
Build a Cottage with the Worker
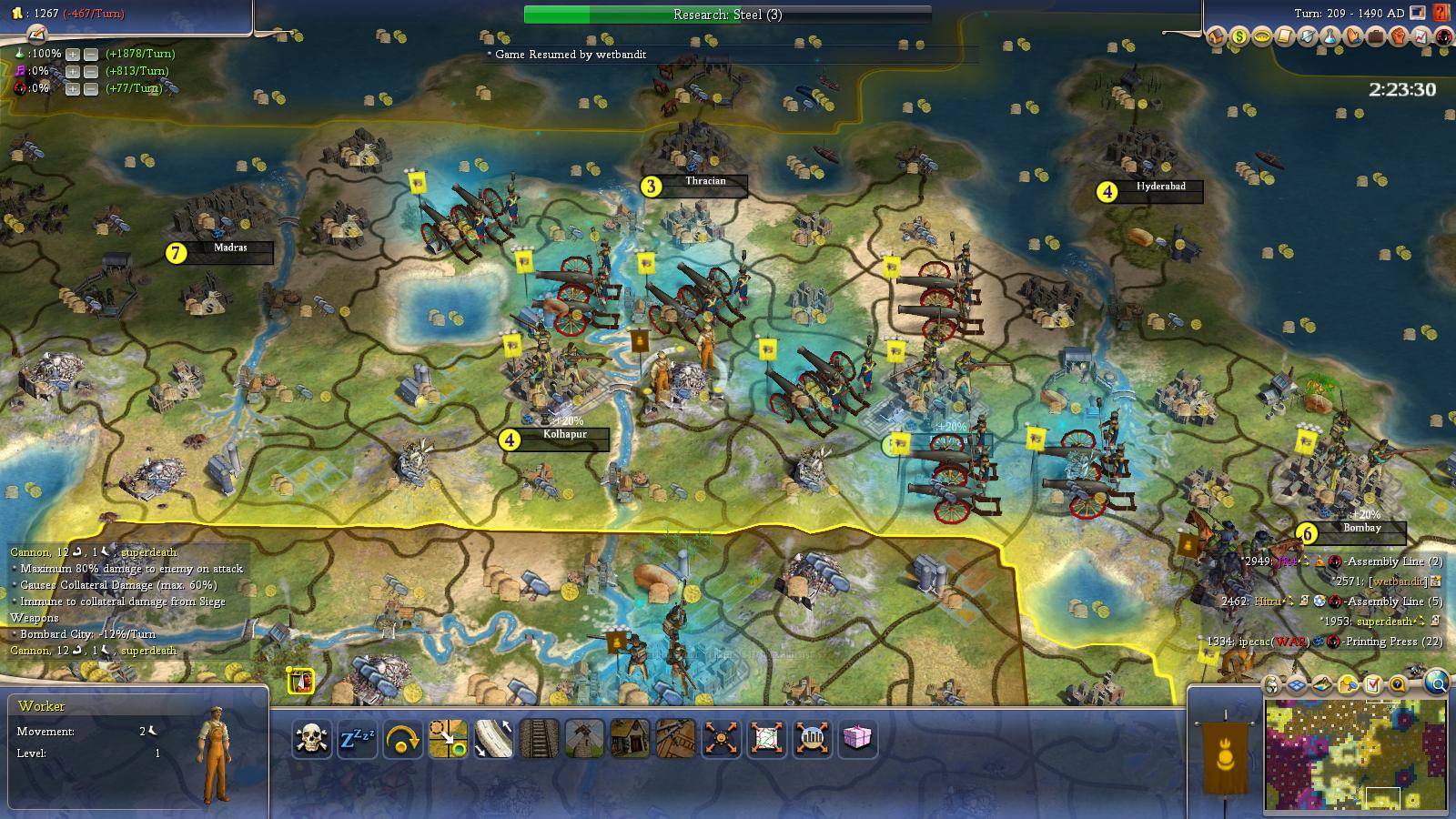(627, 739)
